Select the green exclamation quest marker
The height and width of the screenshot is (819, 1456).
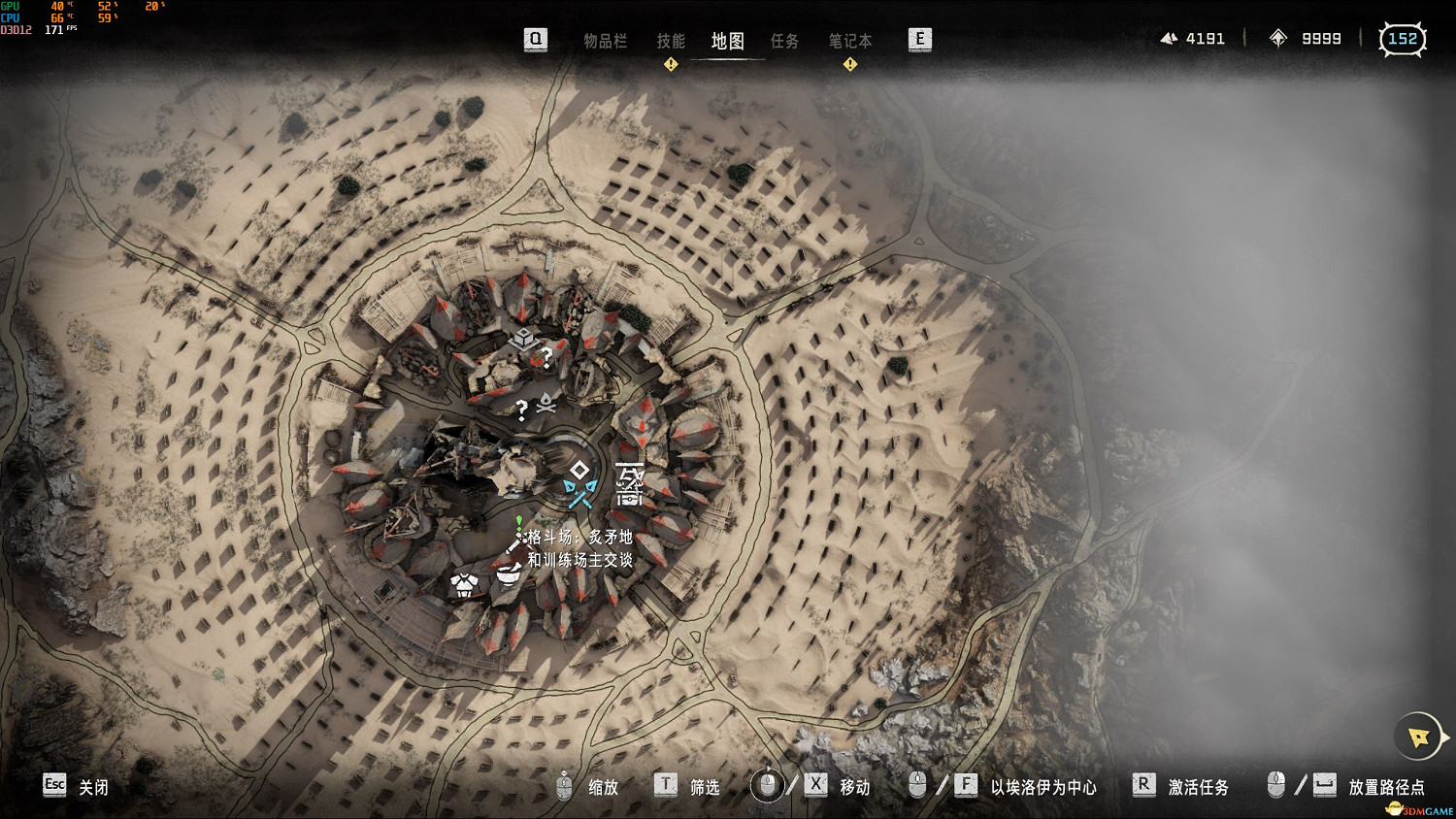point(519,522)
